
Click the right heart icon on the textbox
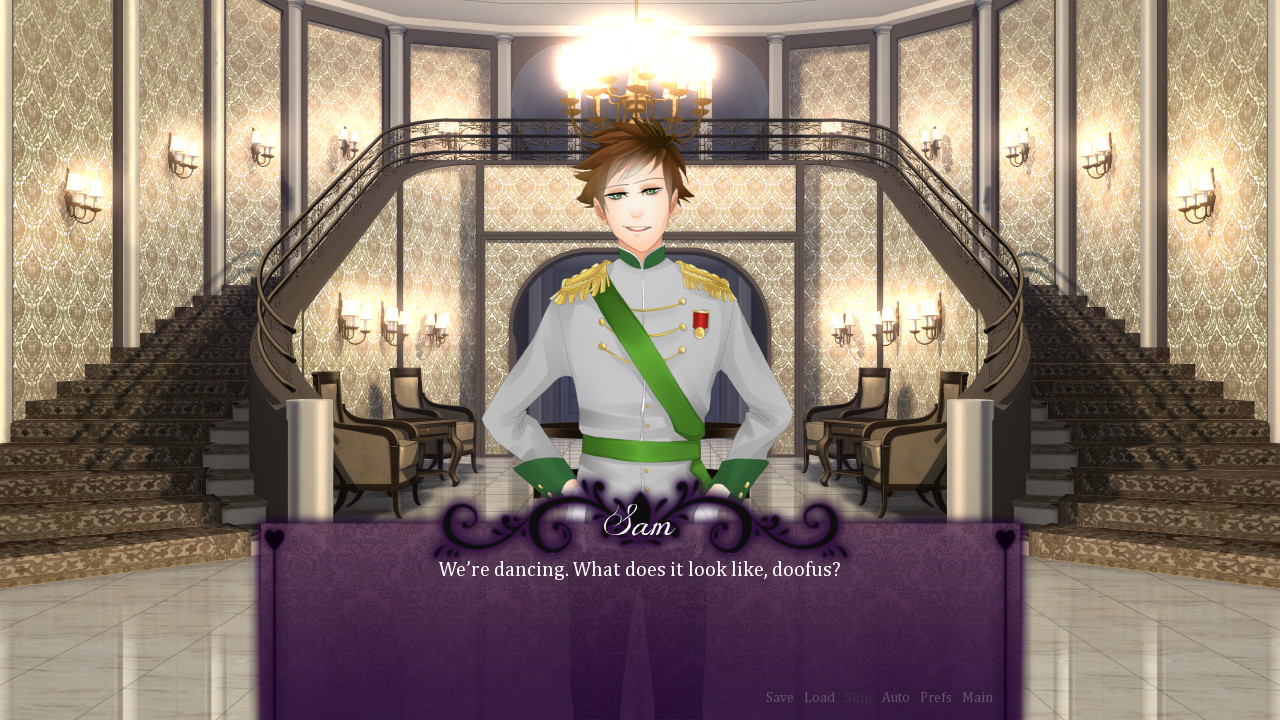[x=1005, y=536]
